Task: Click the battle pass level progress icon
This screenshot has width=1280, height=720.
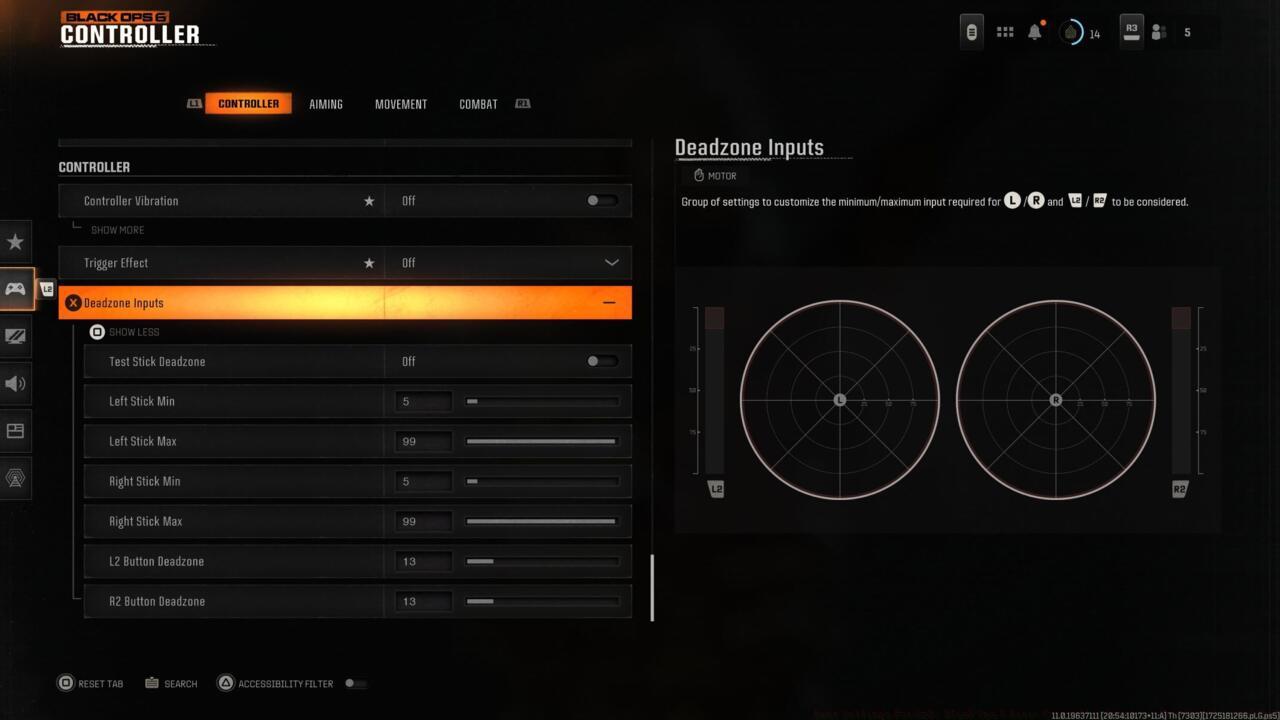Action: (x=1070, y=31)
